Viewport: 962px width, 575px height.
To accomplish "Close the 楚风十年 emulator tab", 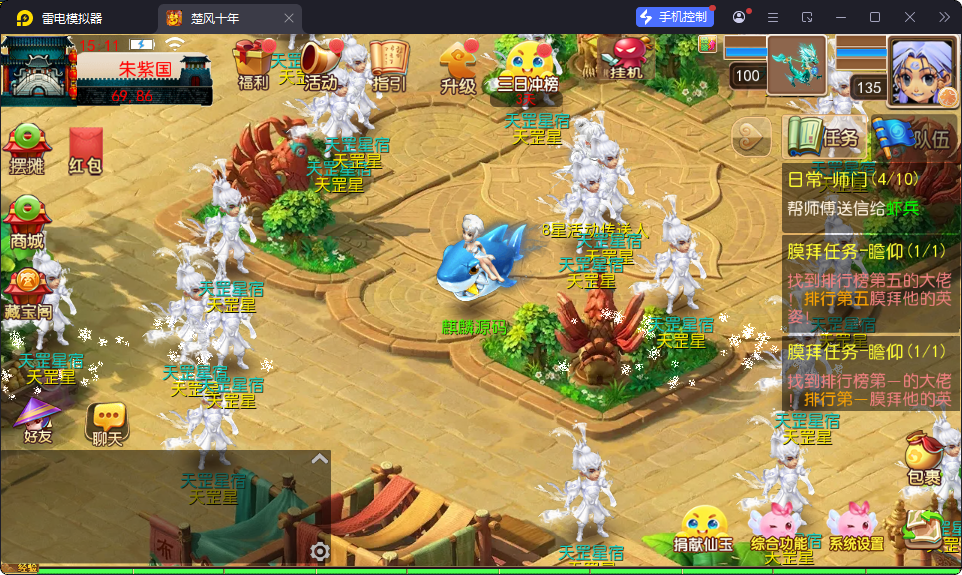I will coord(289,17).
